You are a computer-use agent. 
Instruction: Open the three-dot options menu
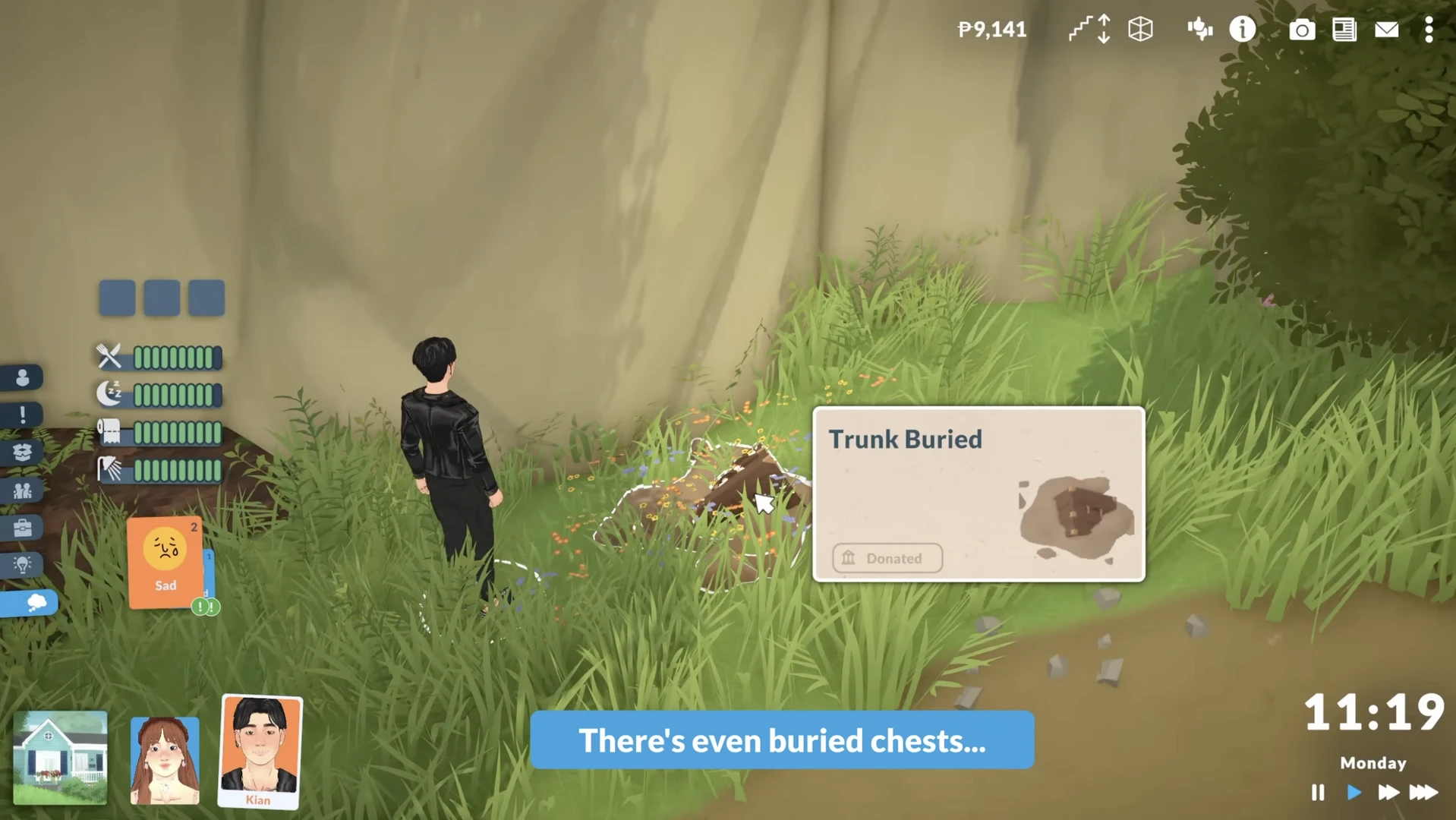(x=1429, y=30)
